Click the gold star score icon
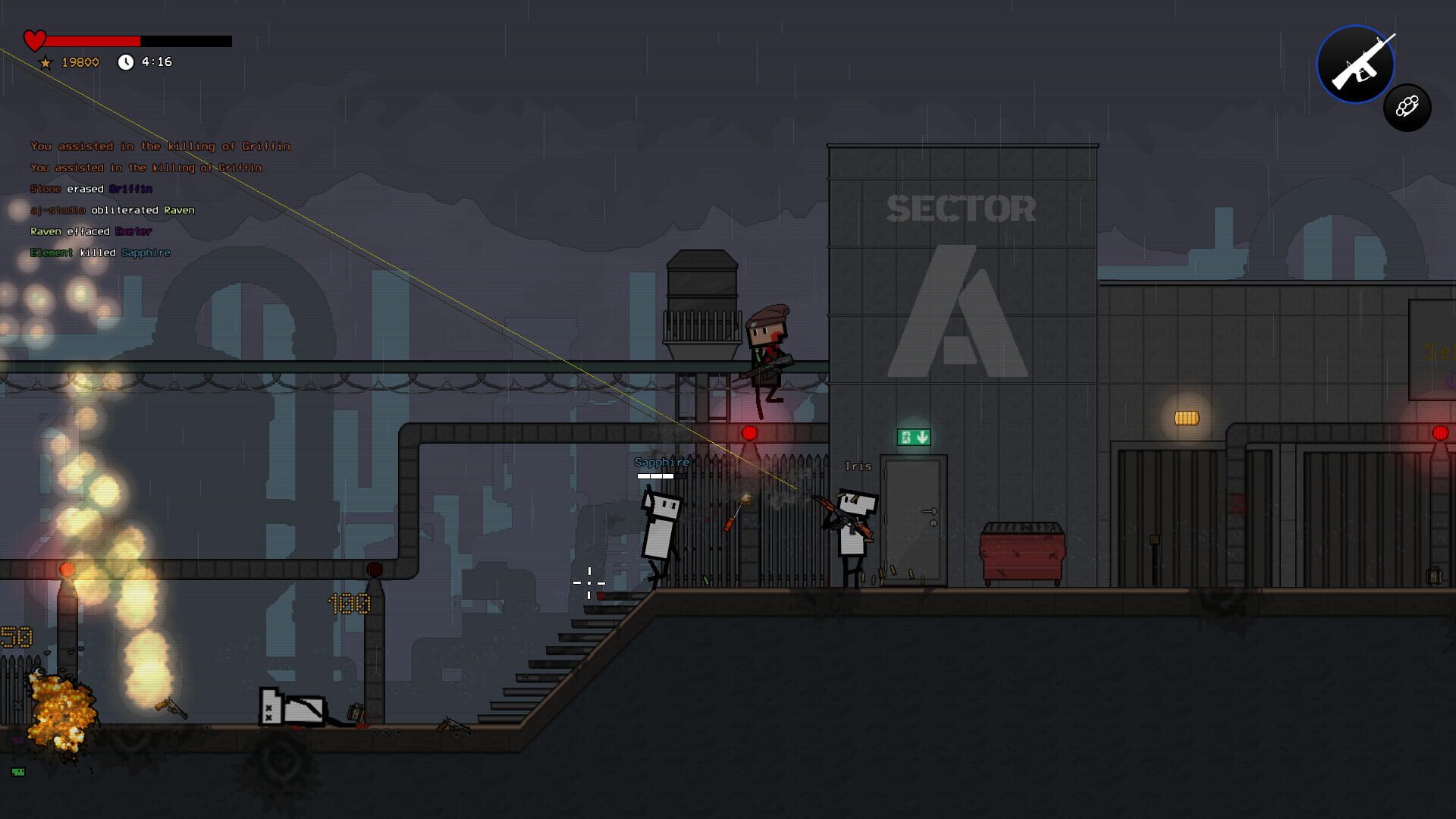The height and width of the screenshot is (819, 1456). click(x=45, y=62)
